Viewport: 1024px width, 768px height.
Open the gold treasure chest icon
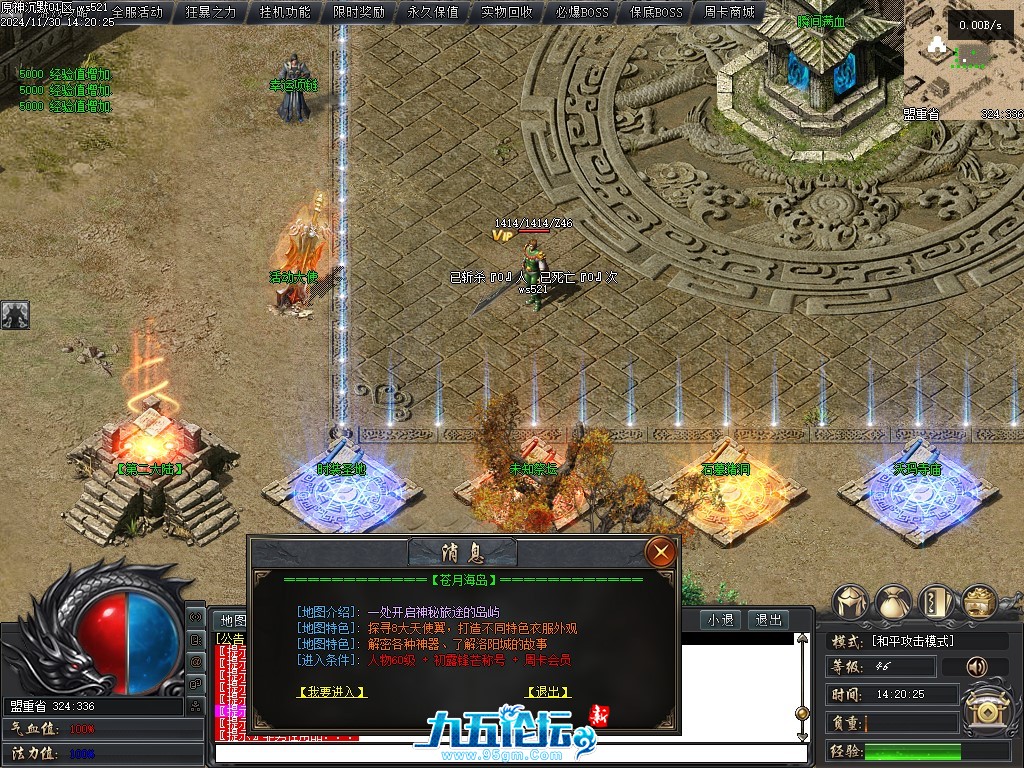tap(979, 602)
